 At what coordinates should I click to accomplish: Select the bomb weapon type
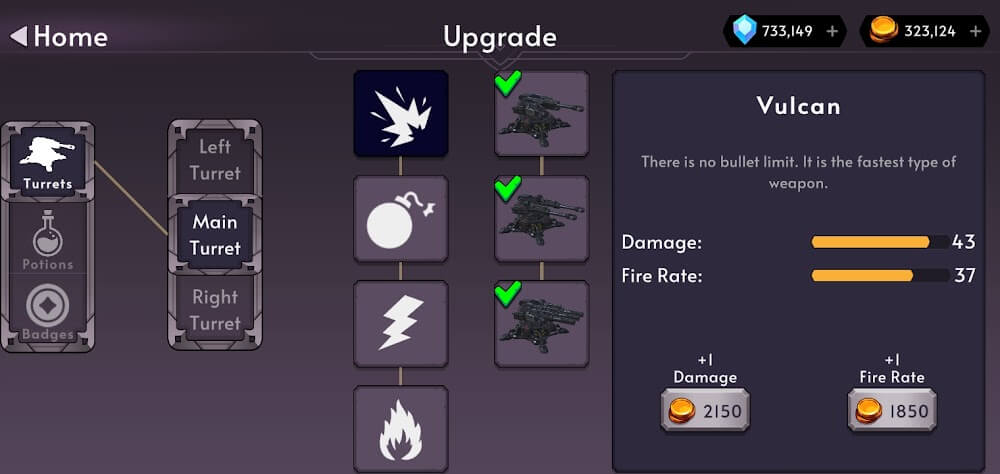401,219
